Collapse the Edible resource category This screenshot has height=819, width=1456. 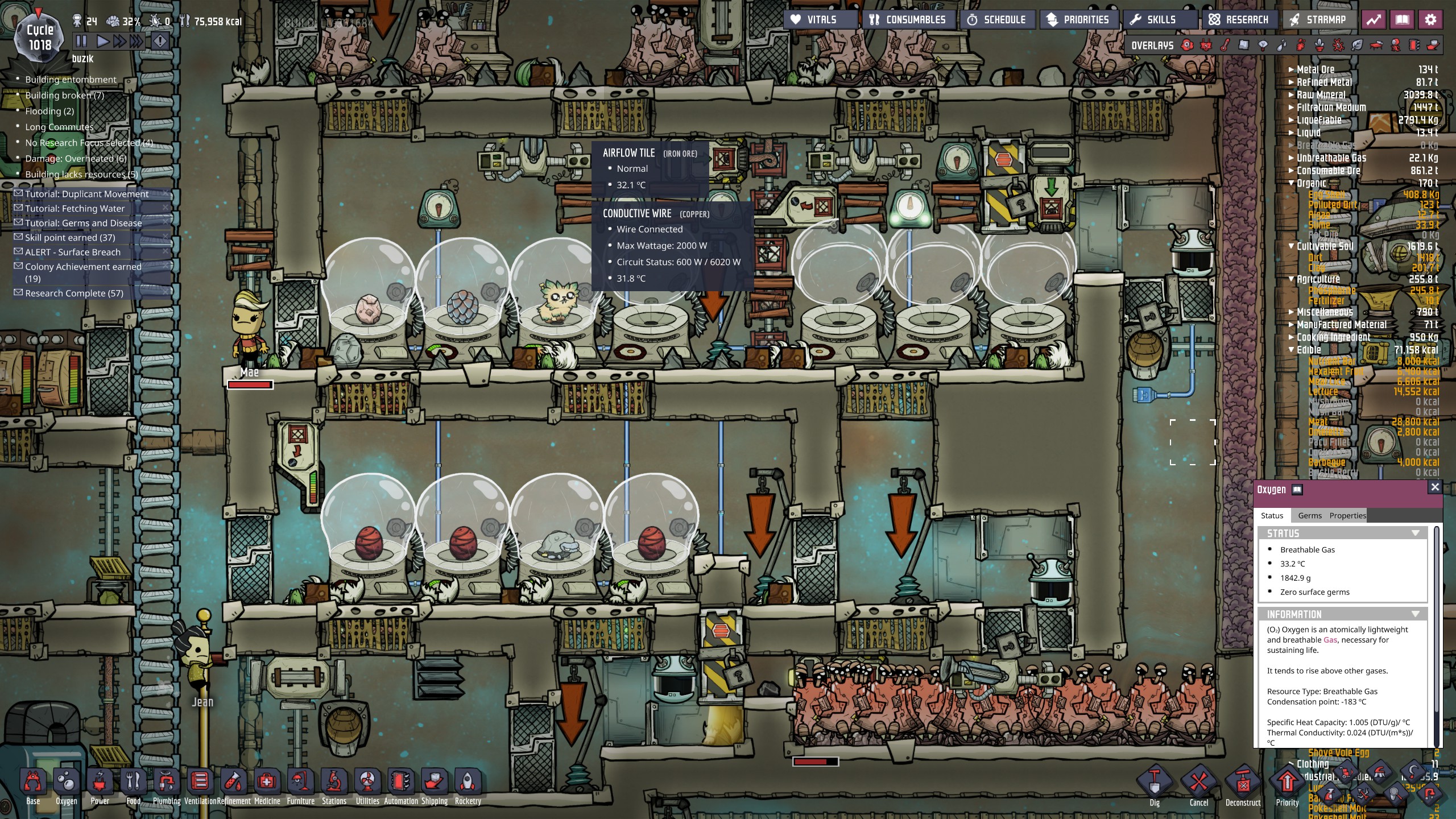(x=1291, y=349)
